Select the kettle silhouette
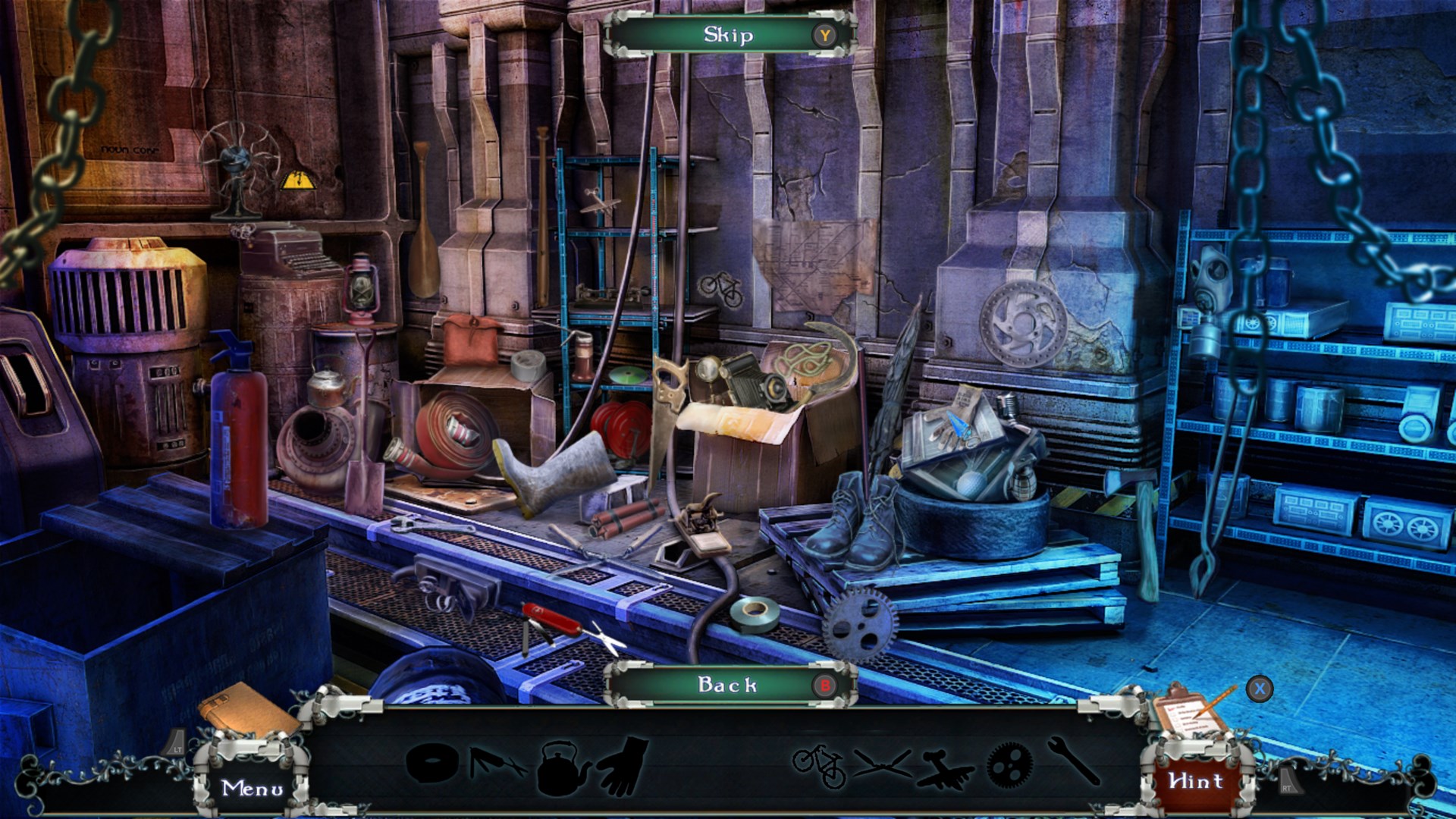The width and height of the screenshot is (1456, 819). click(563, 767)
